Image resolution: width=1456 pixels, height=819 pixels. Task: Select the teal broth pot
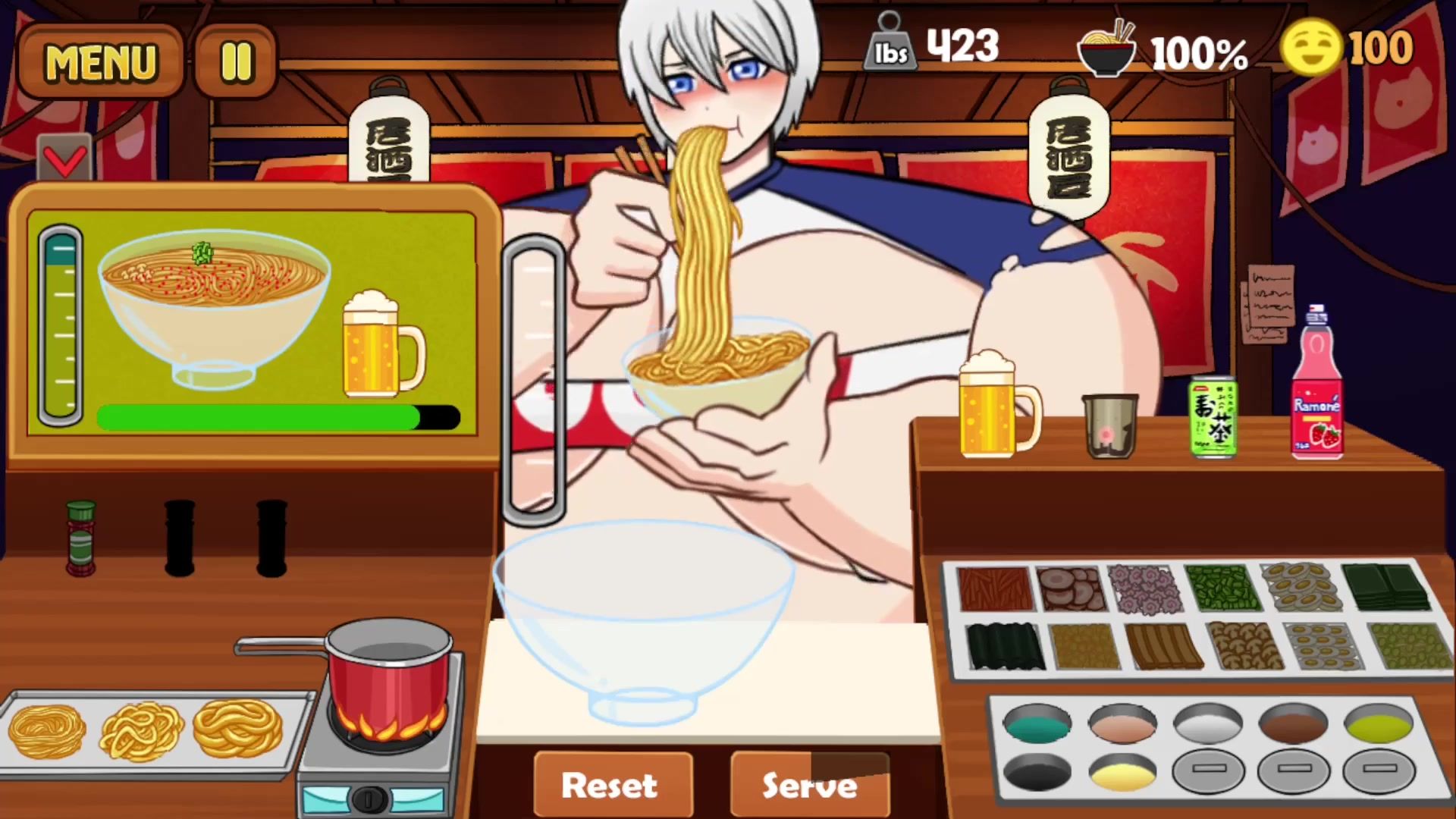click(1037, 724)
